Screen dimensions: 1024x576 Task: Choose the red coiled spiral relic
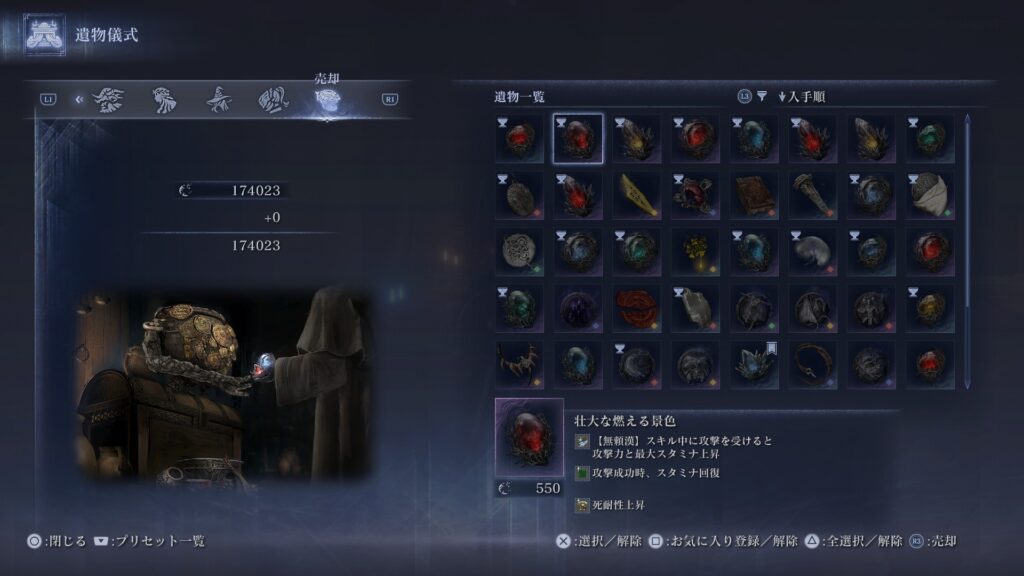[637, 308]
